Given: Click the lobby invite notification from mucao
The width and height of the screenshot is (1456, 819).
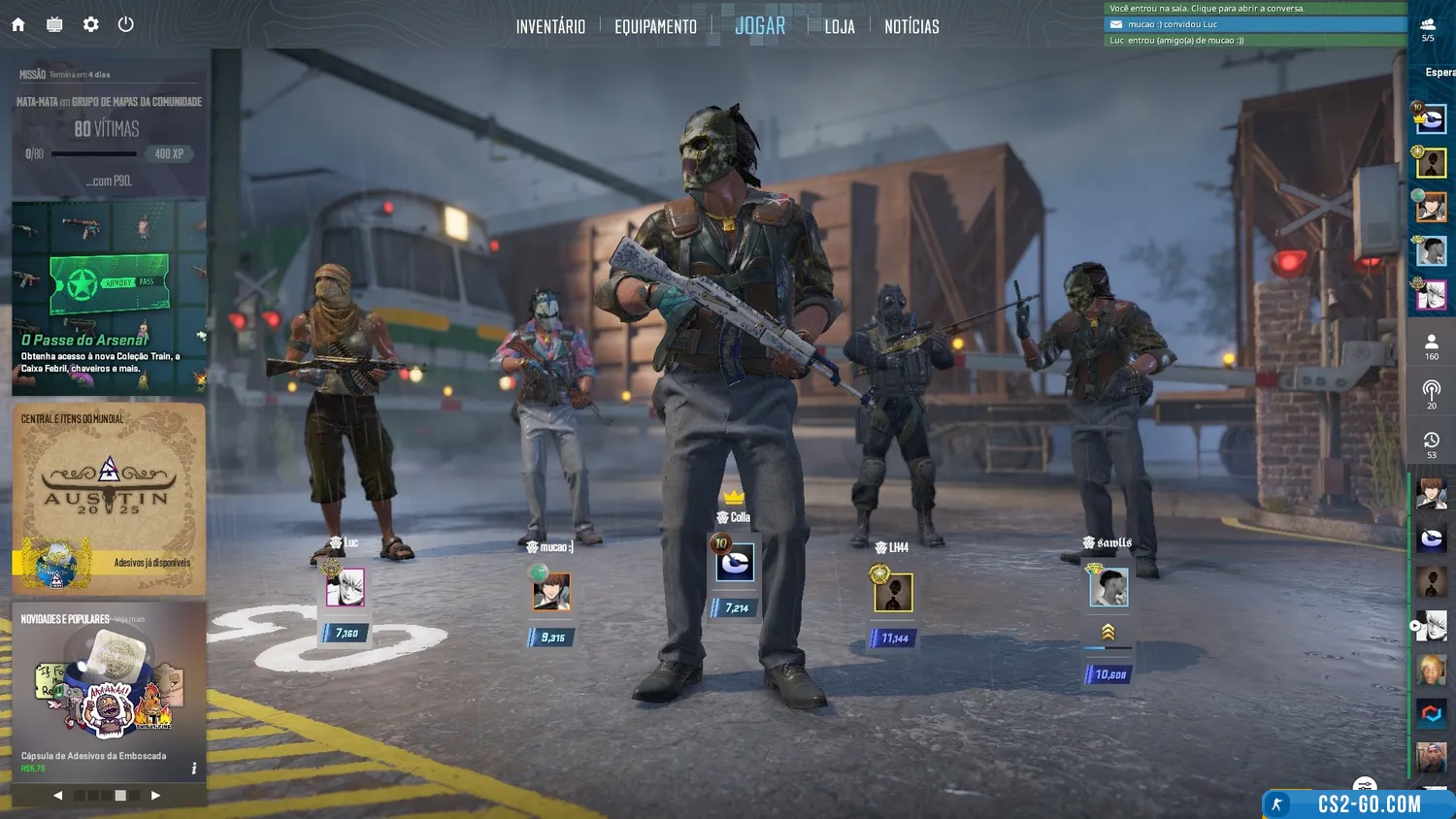Looking at the screenshot, I should pyautogui.click(x=1255, y=24).
